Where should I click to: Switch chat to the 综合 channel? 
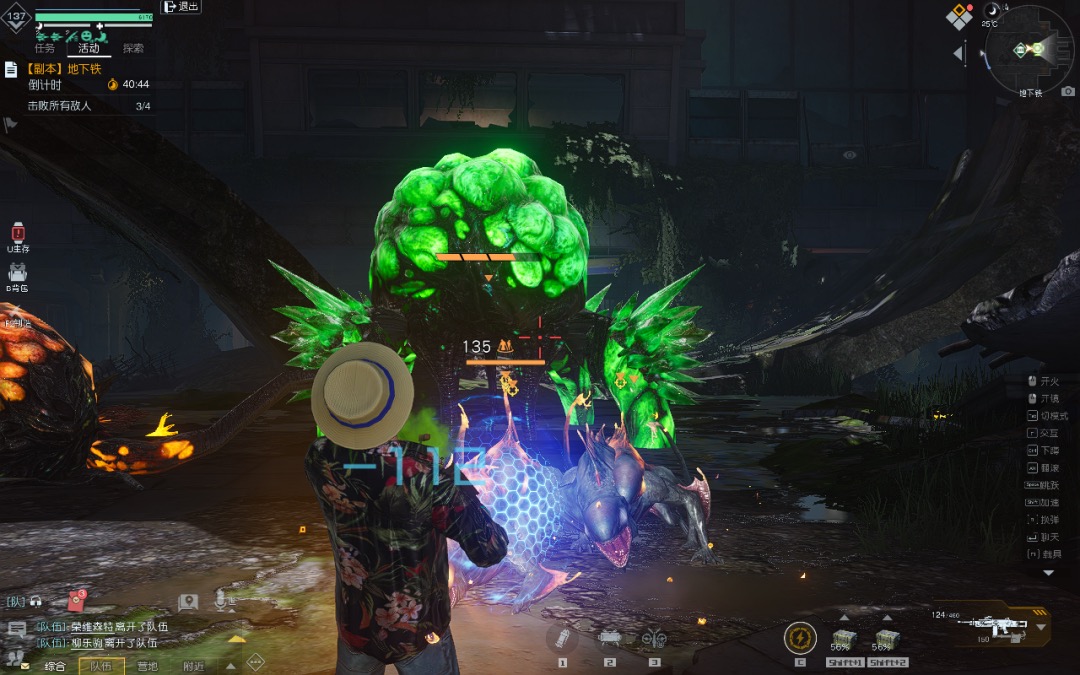point(55,666)
